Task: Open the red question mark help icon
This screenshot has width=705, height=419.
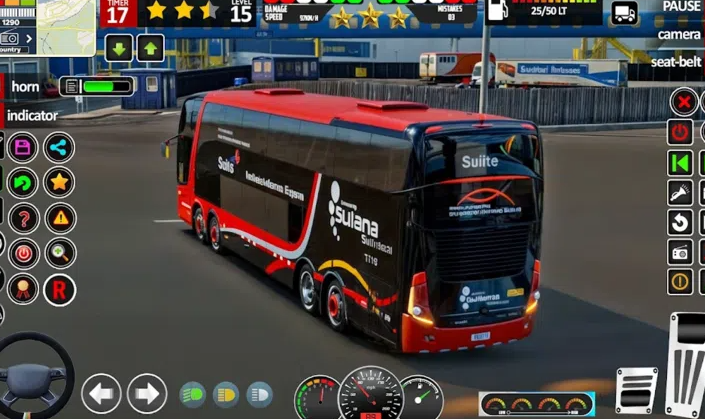Action: 22,217
